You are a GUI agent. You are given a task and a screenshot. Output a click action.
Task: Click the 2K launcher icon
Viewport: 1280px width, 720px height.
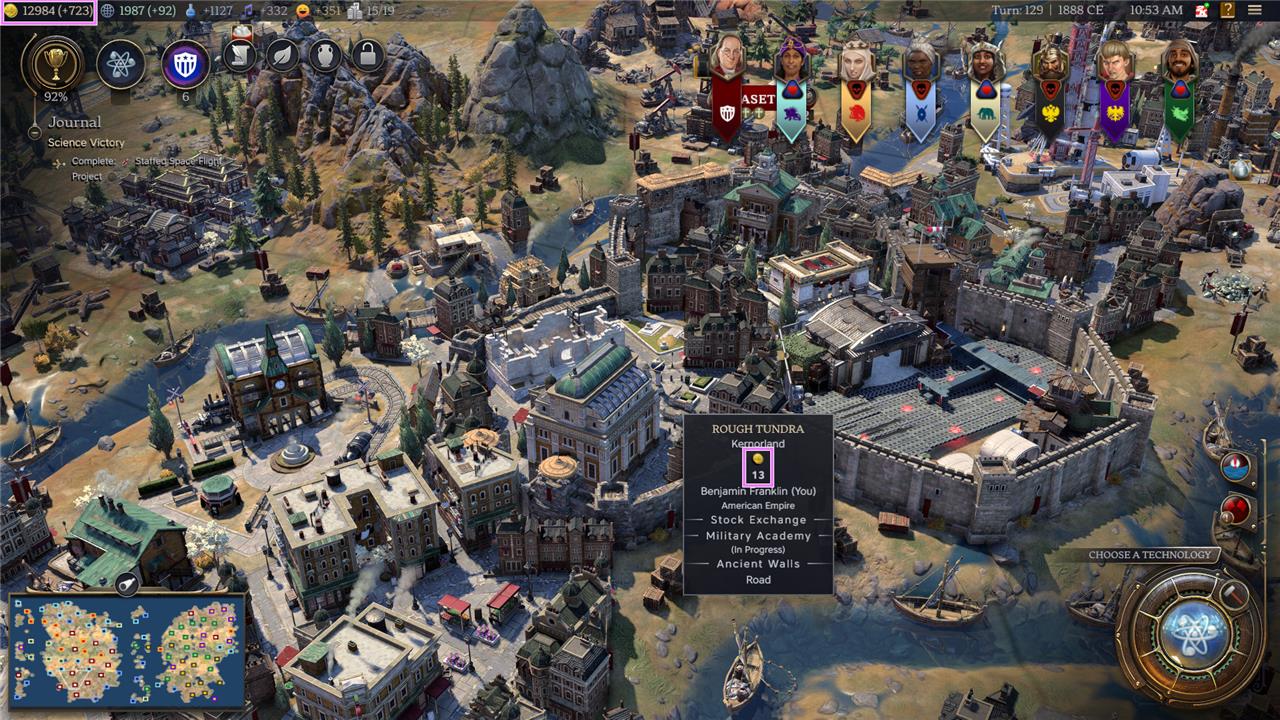pyautogui.click(x=1201, y=10)
